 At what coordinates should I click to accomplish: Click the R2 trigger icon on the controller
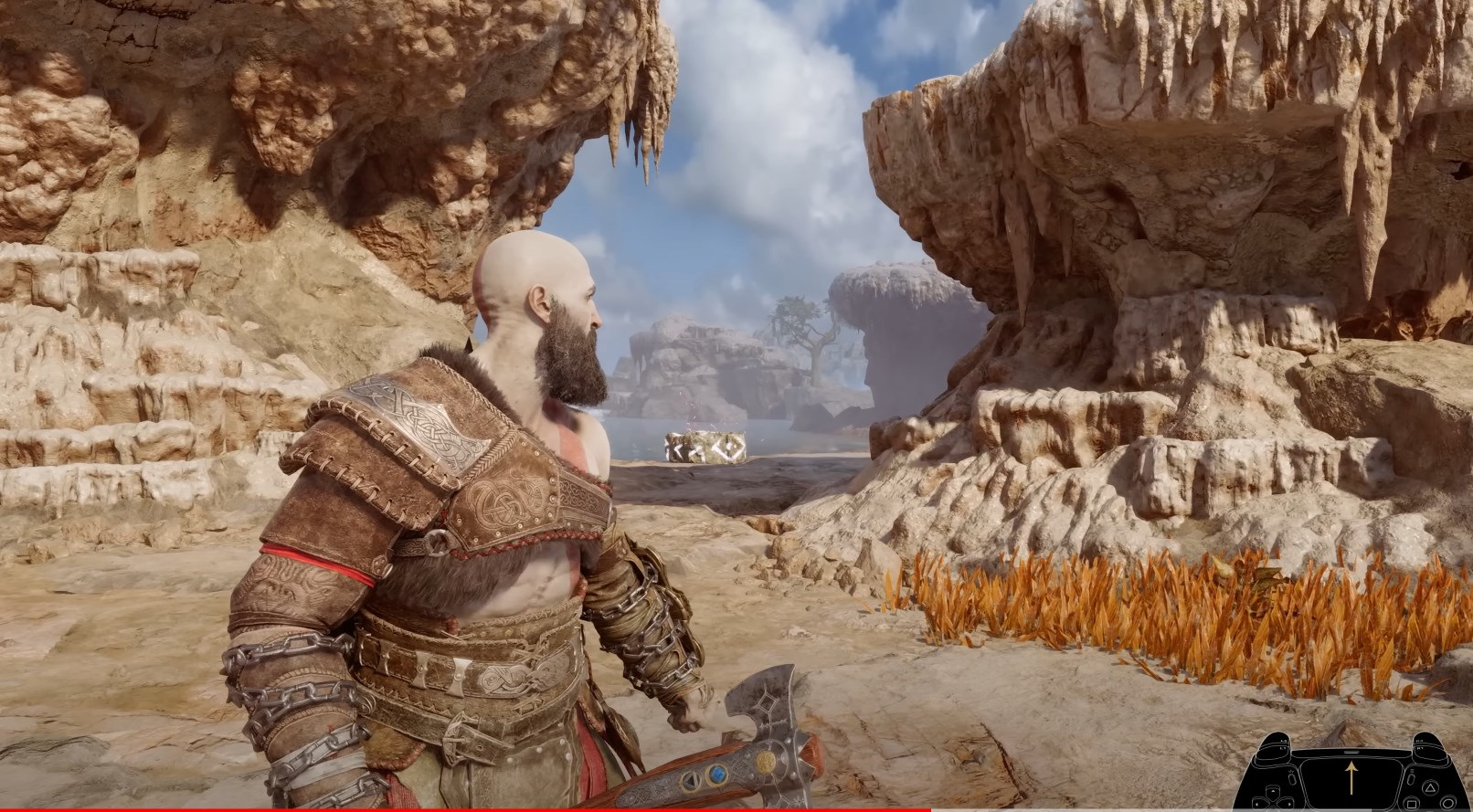[1420, 741]
